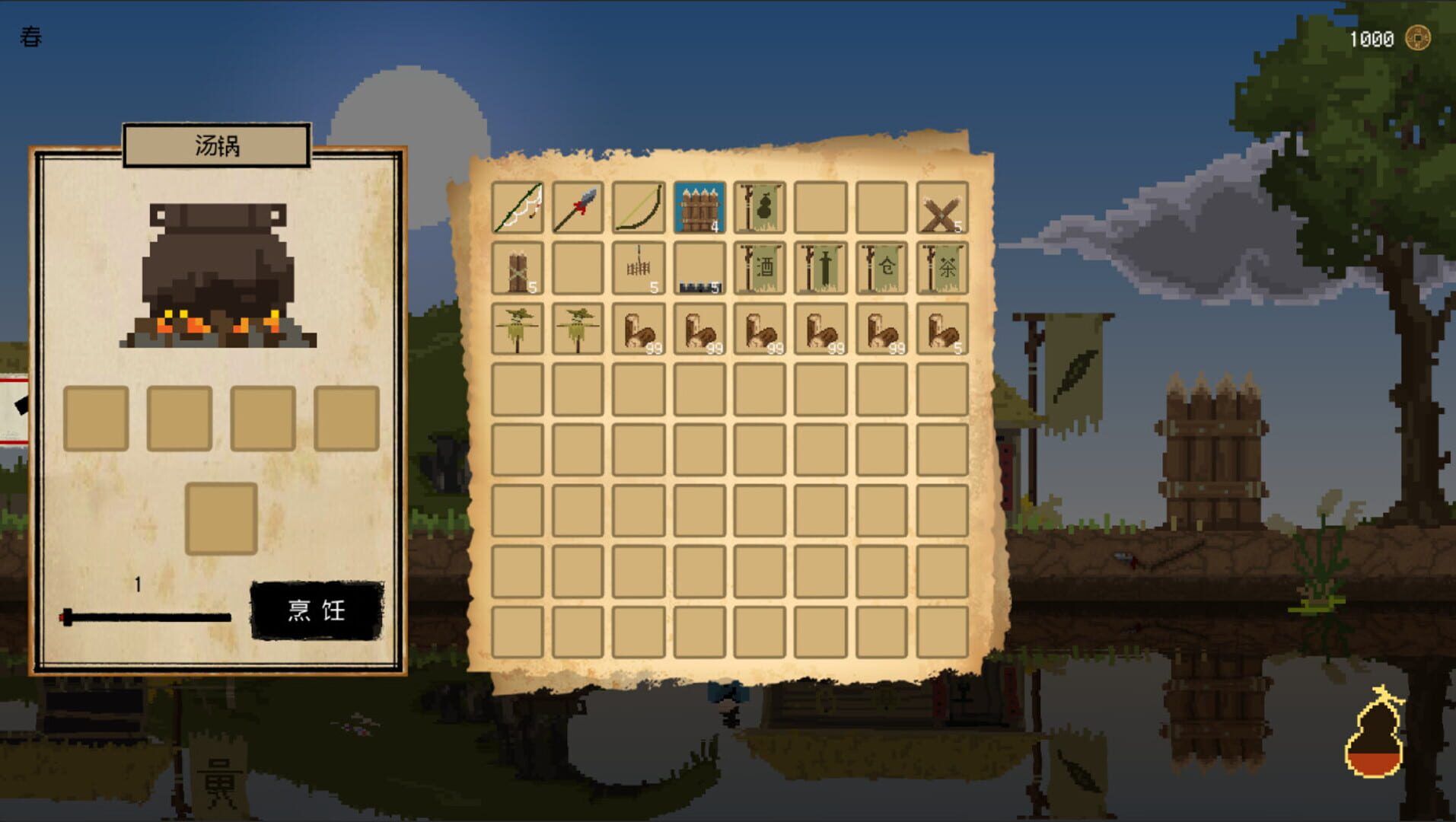Image resolution: width=1456 pixels, height=822 pixels.
Task: Select the 酒 wine banner item
Action: [760, 268]
